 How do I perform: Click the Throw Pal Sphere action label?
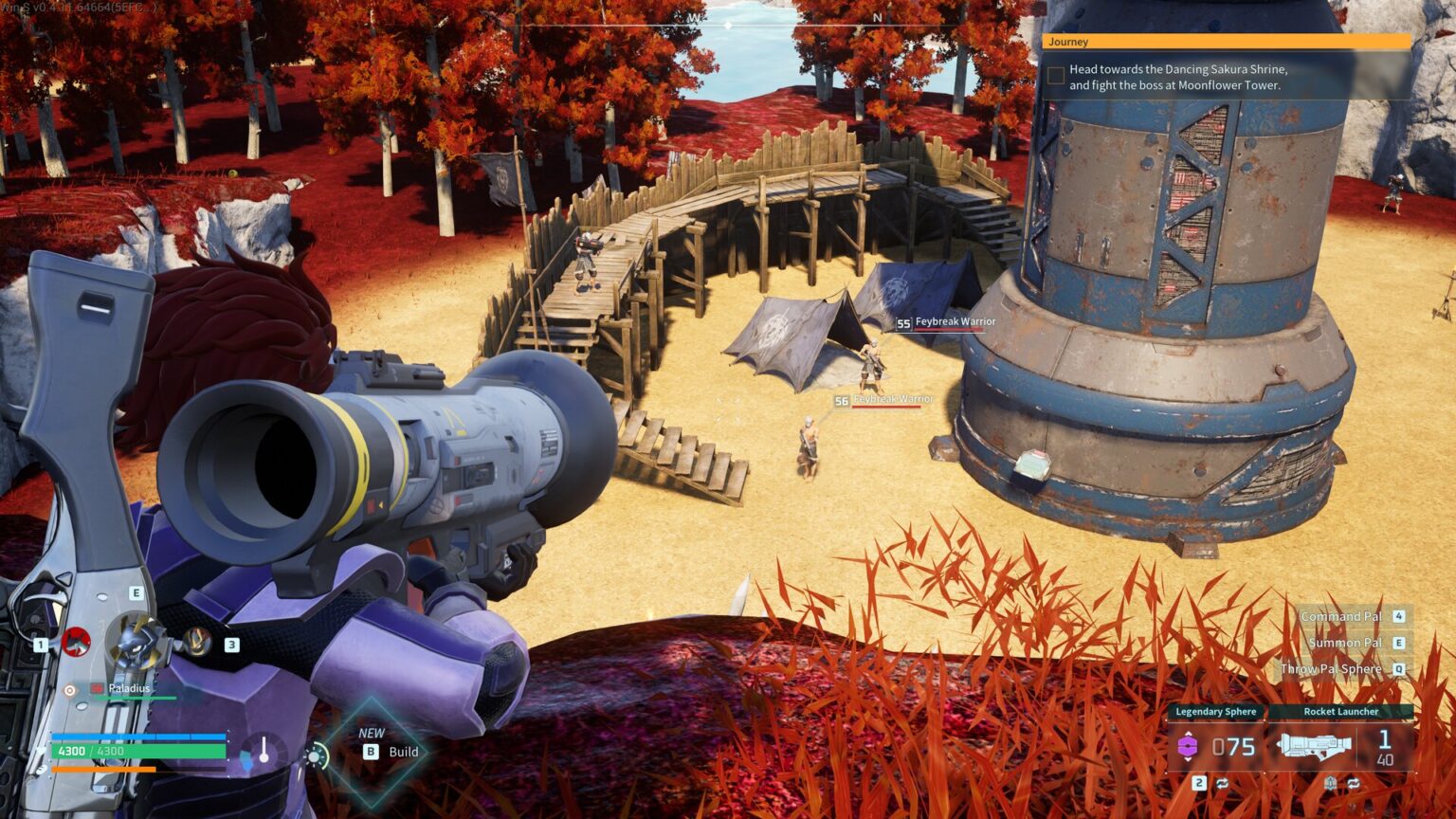coord(1331,669)
